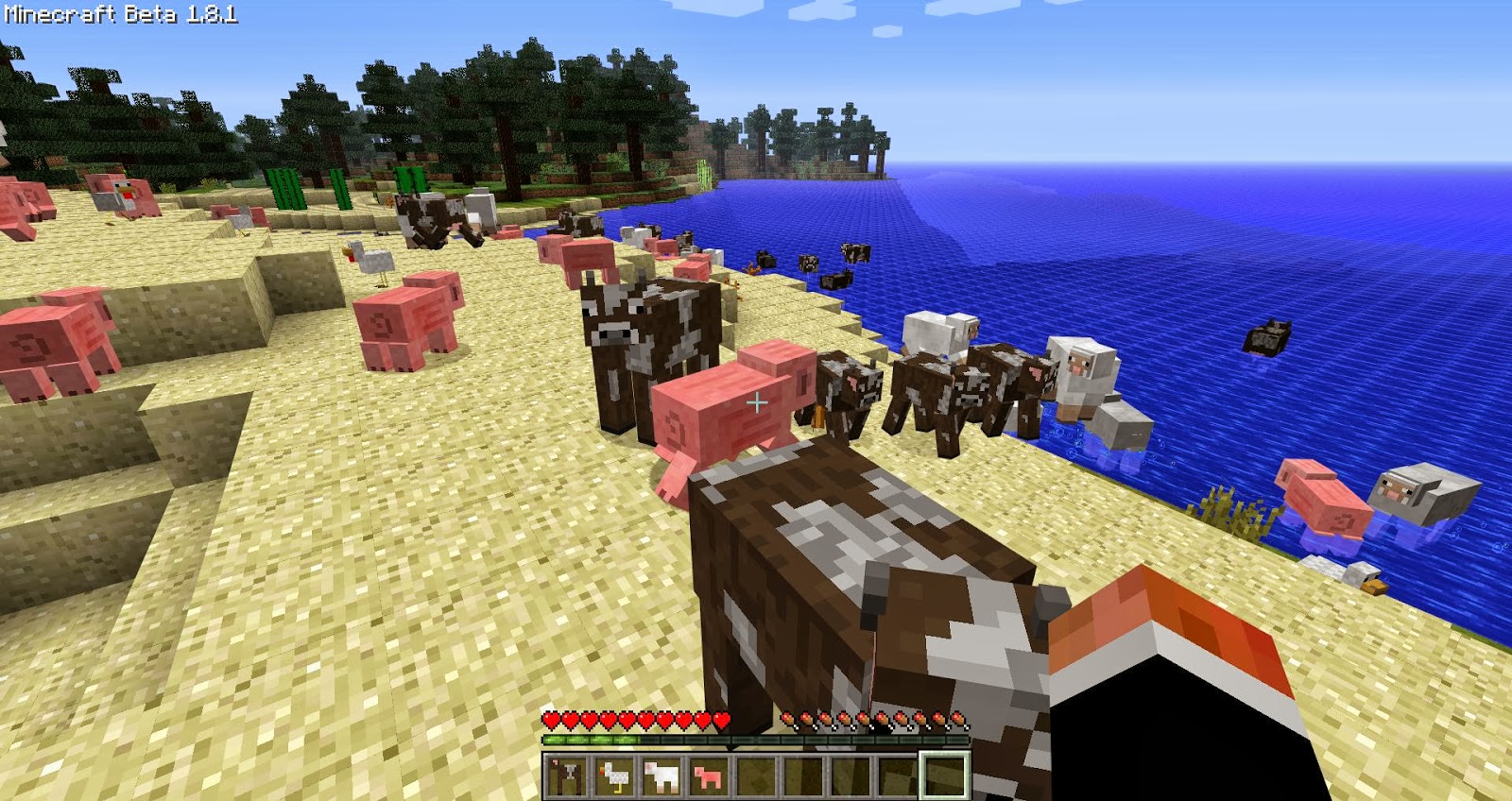1512x801 pixels.
Task: Click the eighth empty hotbar slot
Action: (x=899, y=775)
